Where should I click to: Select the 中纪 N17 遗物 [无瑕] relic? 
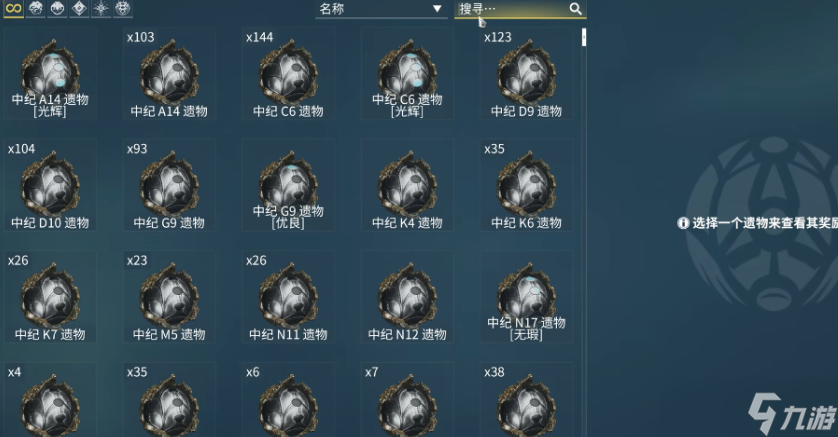pos(526,296)
